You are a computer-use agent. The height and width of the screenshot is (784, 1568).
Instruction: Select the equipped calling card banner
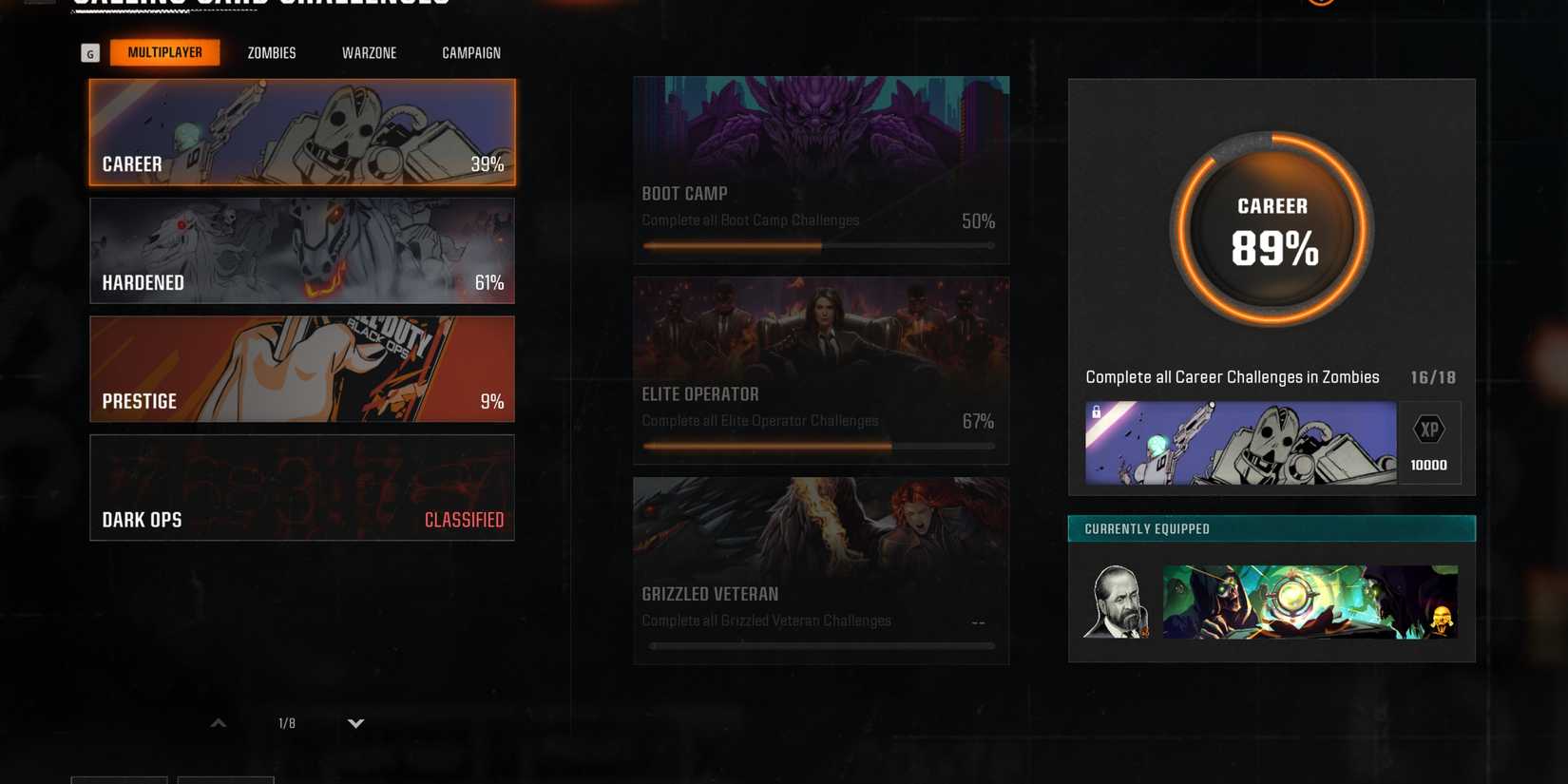pyautogui.click(x=1310, y=601)
